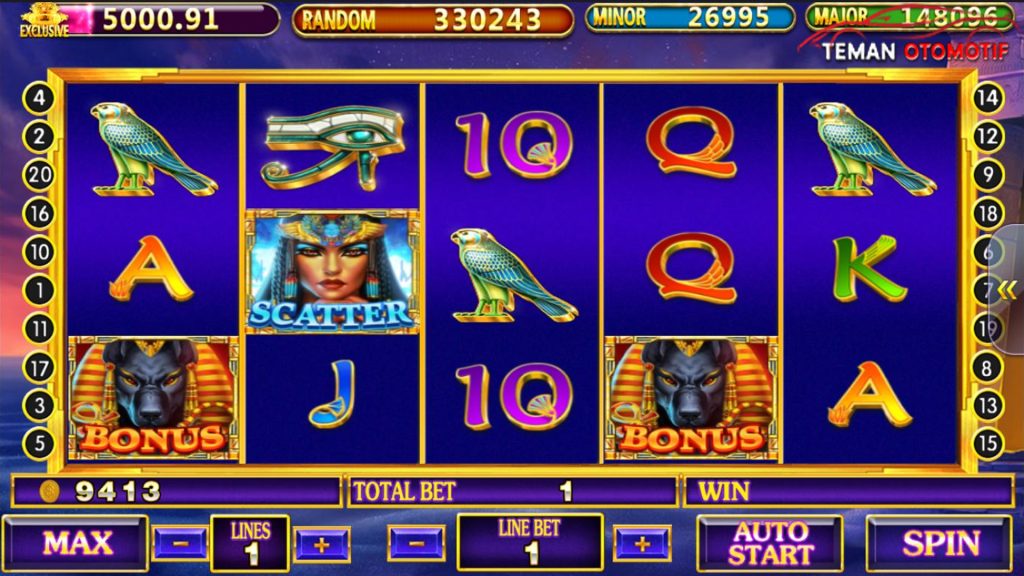Expand the side panel with double-arrow tab
Viewport: 1024px width, 576px height.
(x=1007, y=290)
